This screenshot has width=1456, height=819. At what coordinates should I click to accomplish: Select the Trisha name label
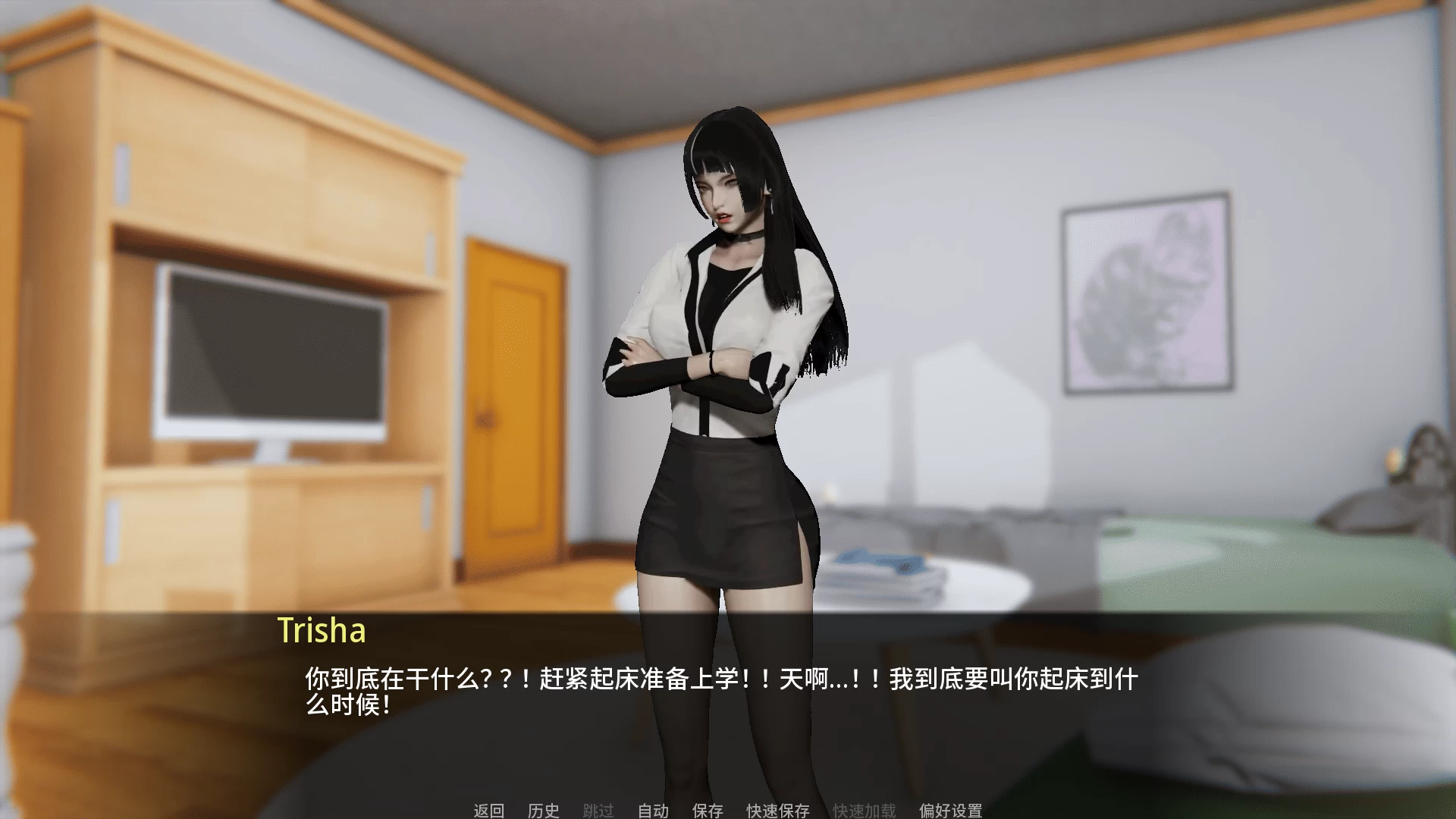coord(322,632)
